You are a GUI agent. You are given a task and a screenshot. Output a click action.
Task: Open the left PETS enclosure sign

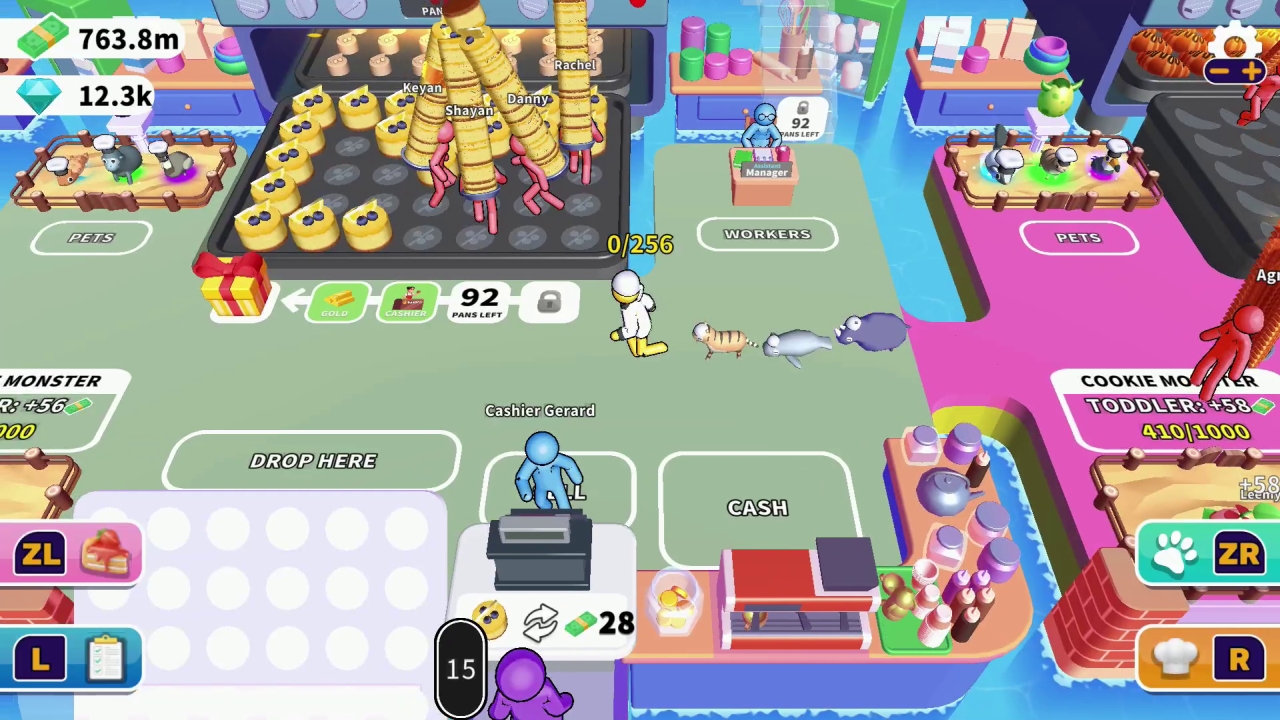point(90,237)
